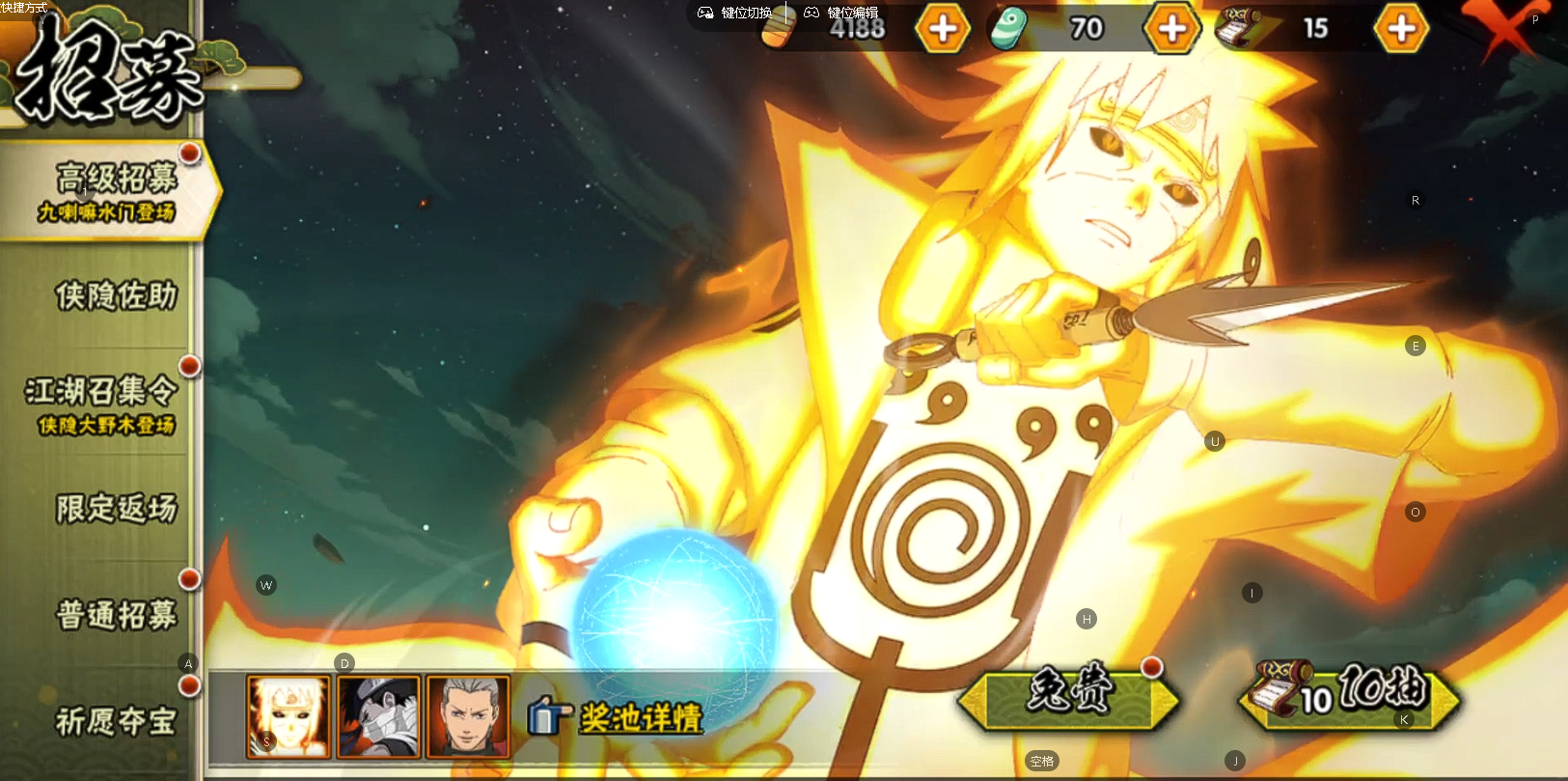View the masked dark-haired ninja thumbnail

click(x=378, y=715)
